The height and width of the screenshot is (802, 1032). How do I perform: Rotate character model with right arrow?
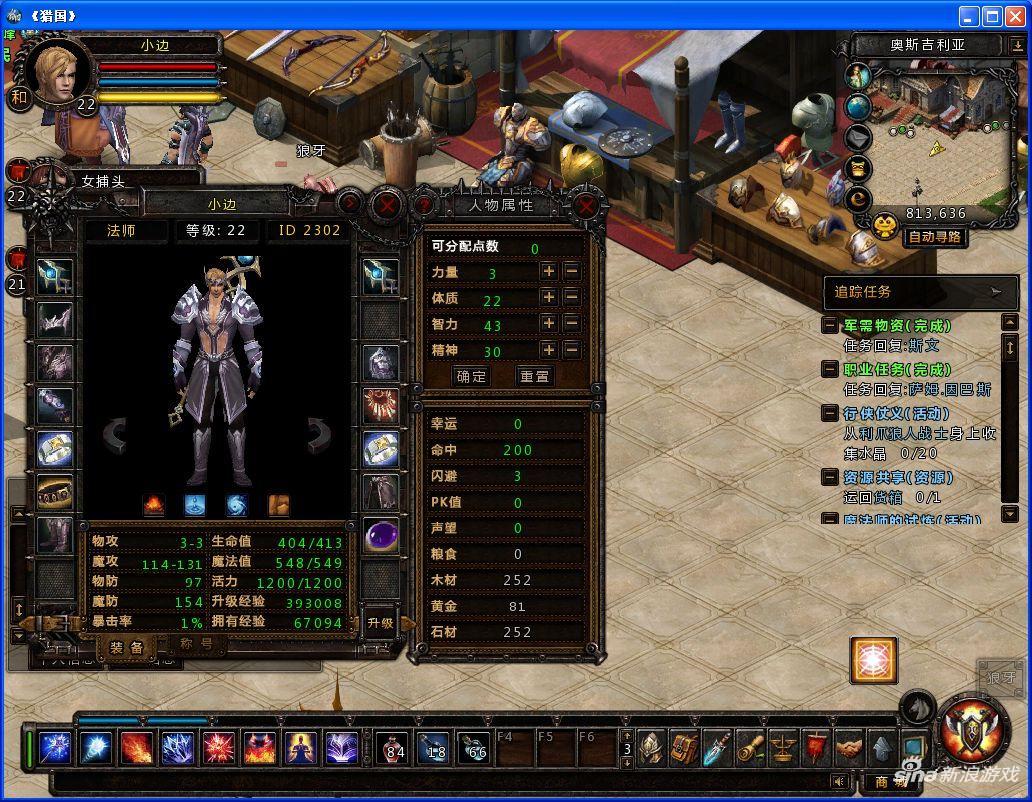pyautogui.click(x=319, y=434)
